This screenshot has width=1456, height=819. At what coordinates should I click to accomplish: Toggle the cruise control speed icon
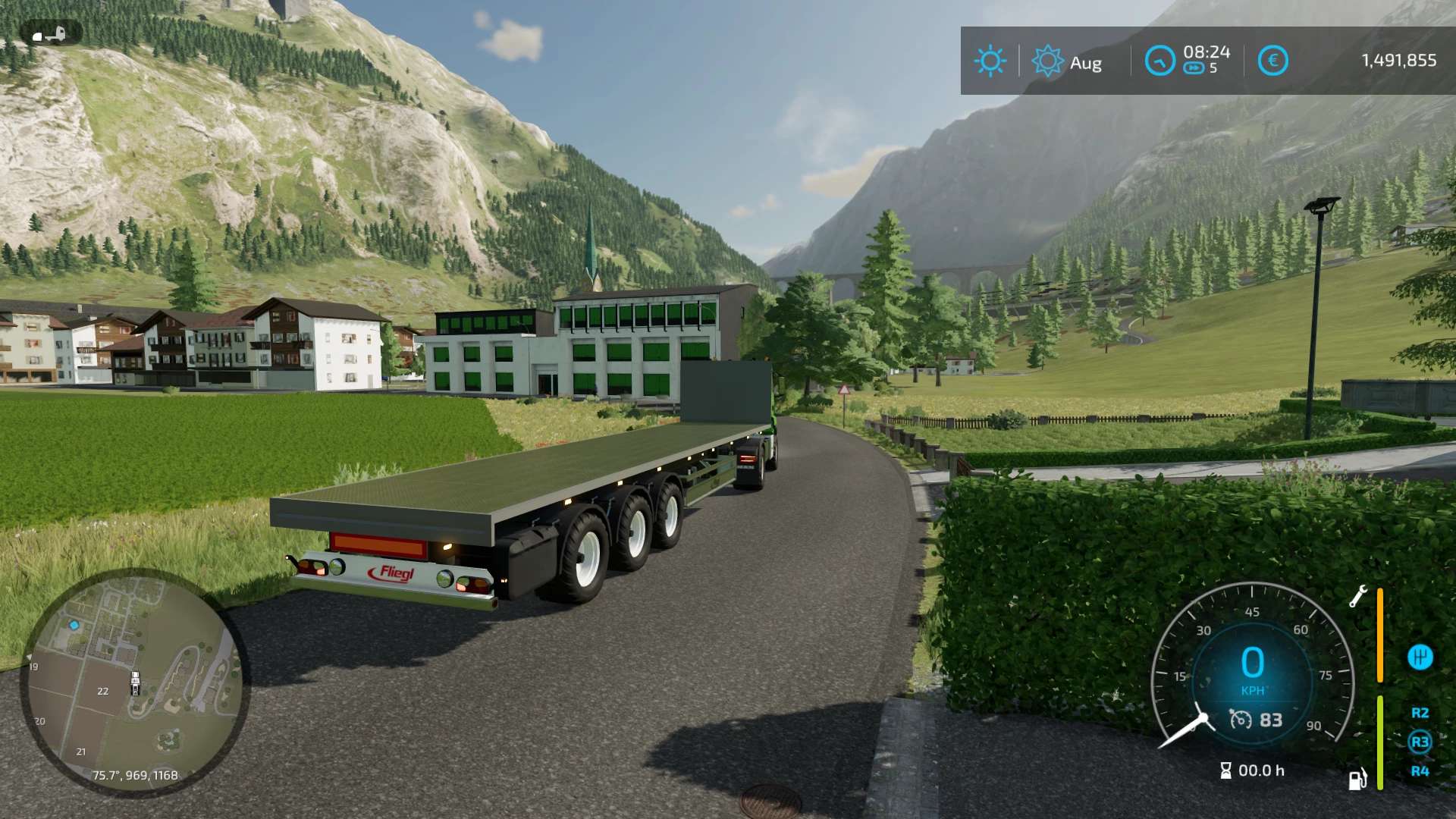[1241, 719]
